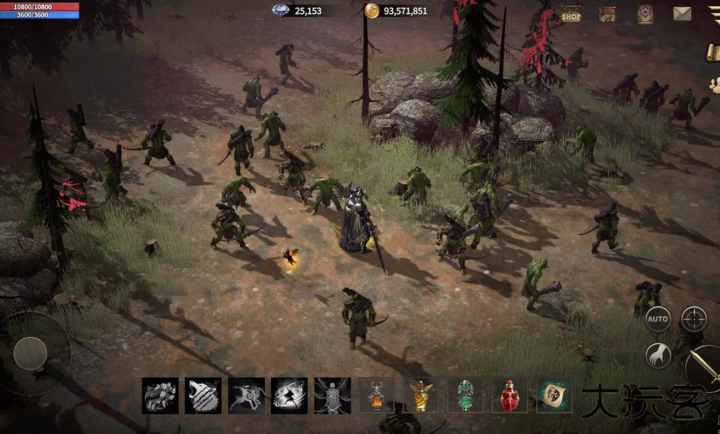
Task: Click the diamond currency icon
Action: pyautogui.click(x=280, y=11)
